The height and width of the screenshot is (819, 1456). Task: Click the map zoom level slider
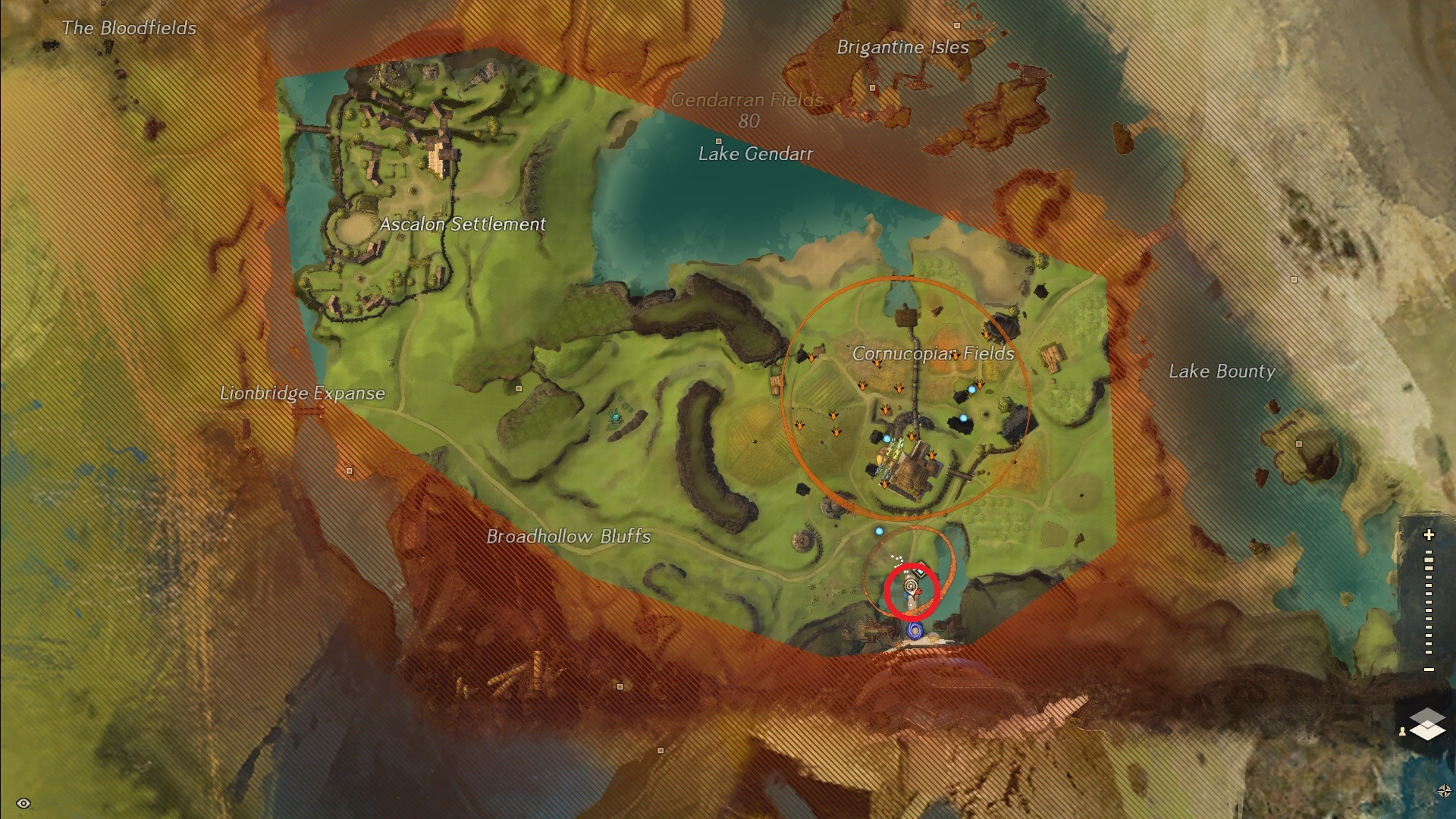coord(1429,603)
